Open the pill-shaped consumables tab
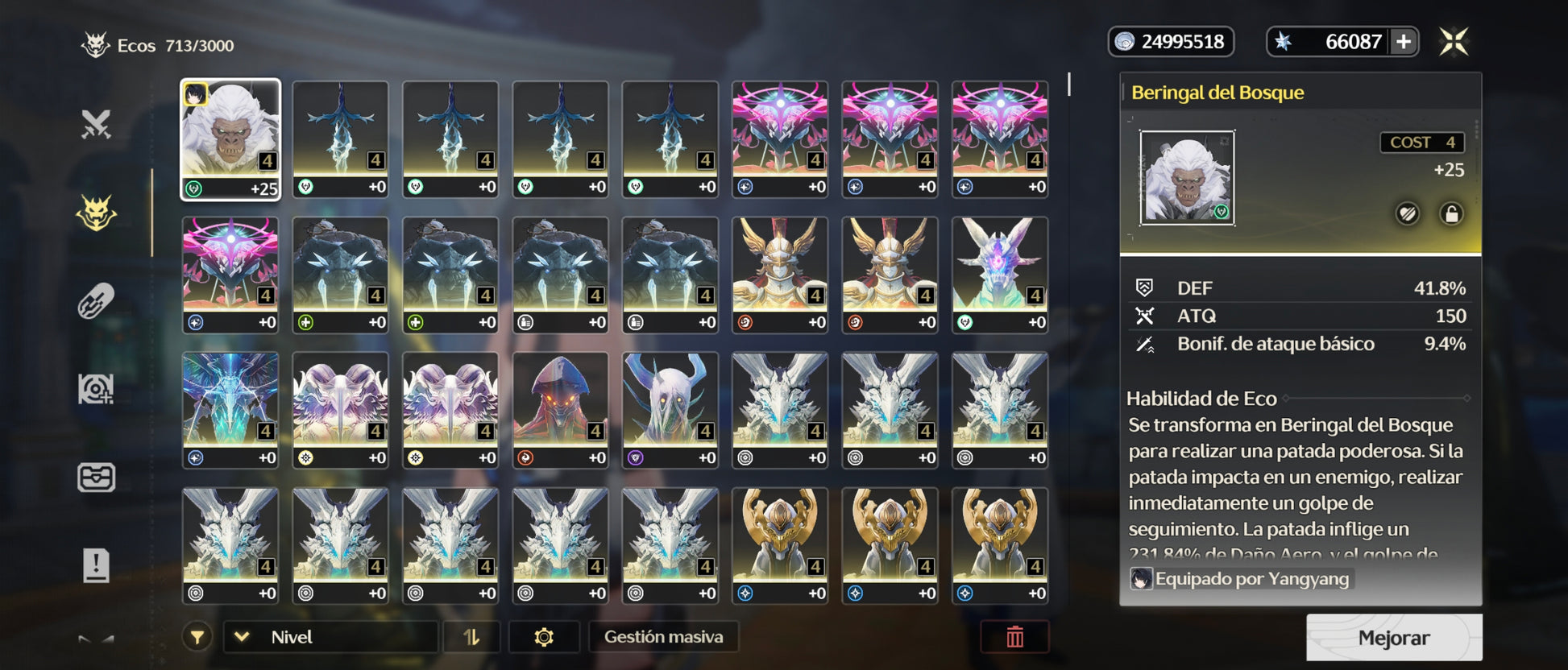Image resolution: width=1568 pixels, height=670 pixels. pos(96,301)
